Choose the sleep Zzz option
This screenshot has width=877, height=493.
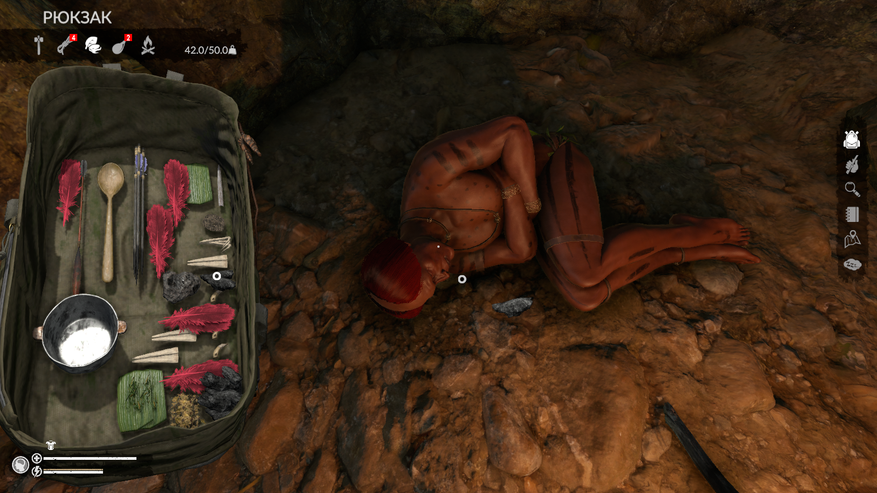pos(852,265)
